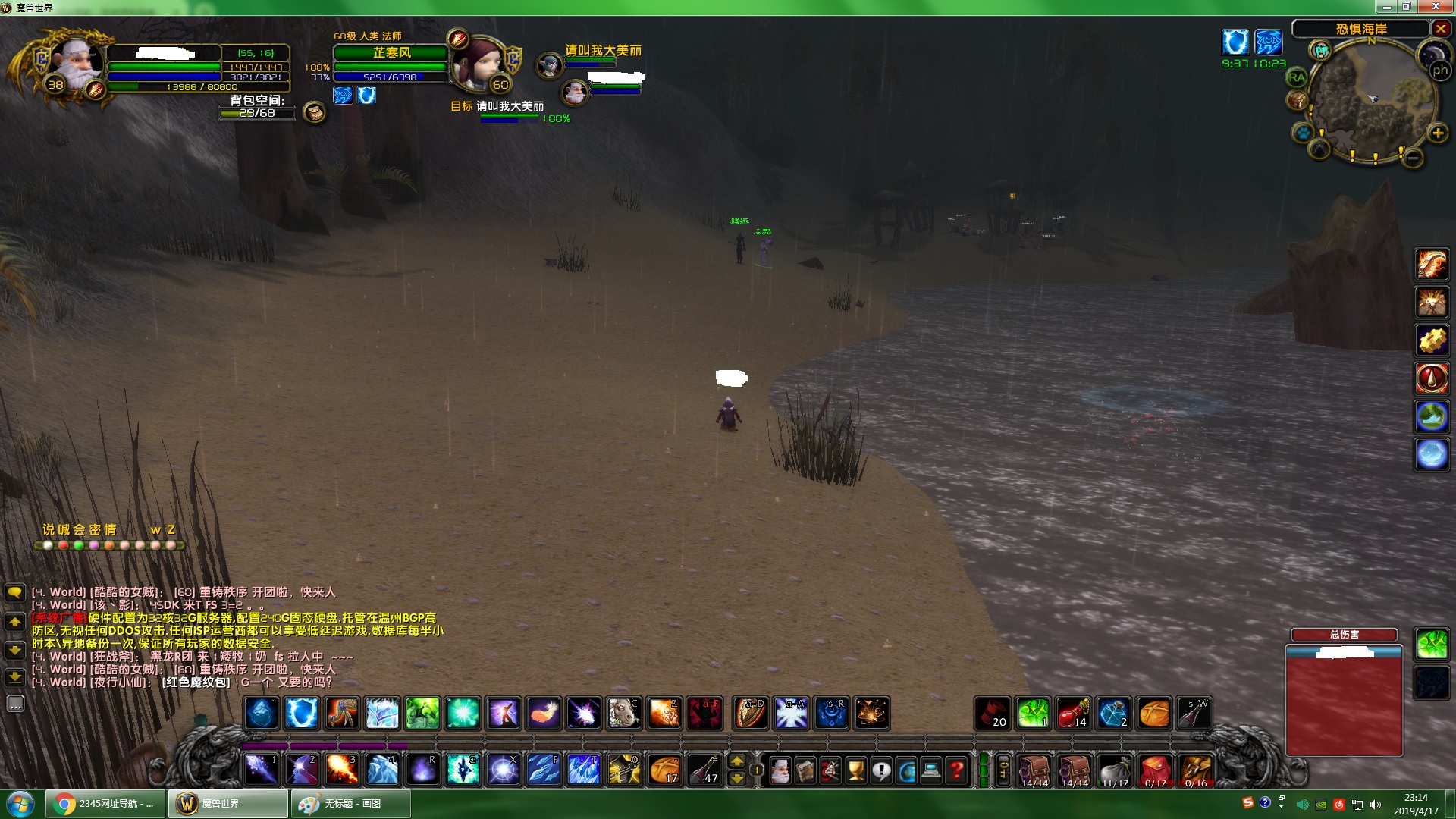Viewport: 1456px width, 819px height.
Task: Switch to the Chrome 2345网址导航 taskbar window
Action: [106, 803]
